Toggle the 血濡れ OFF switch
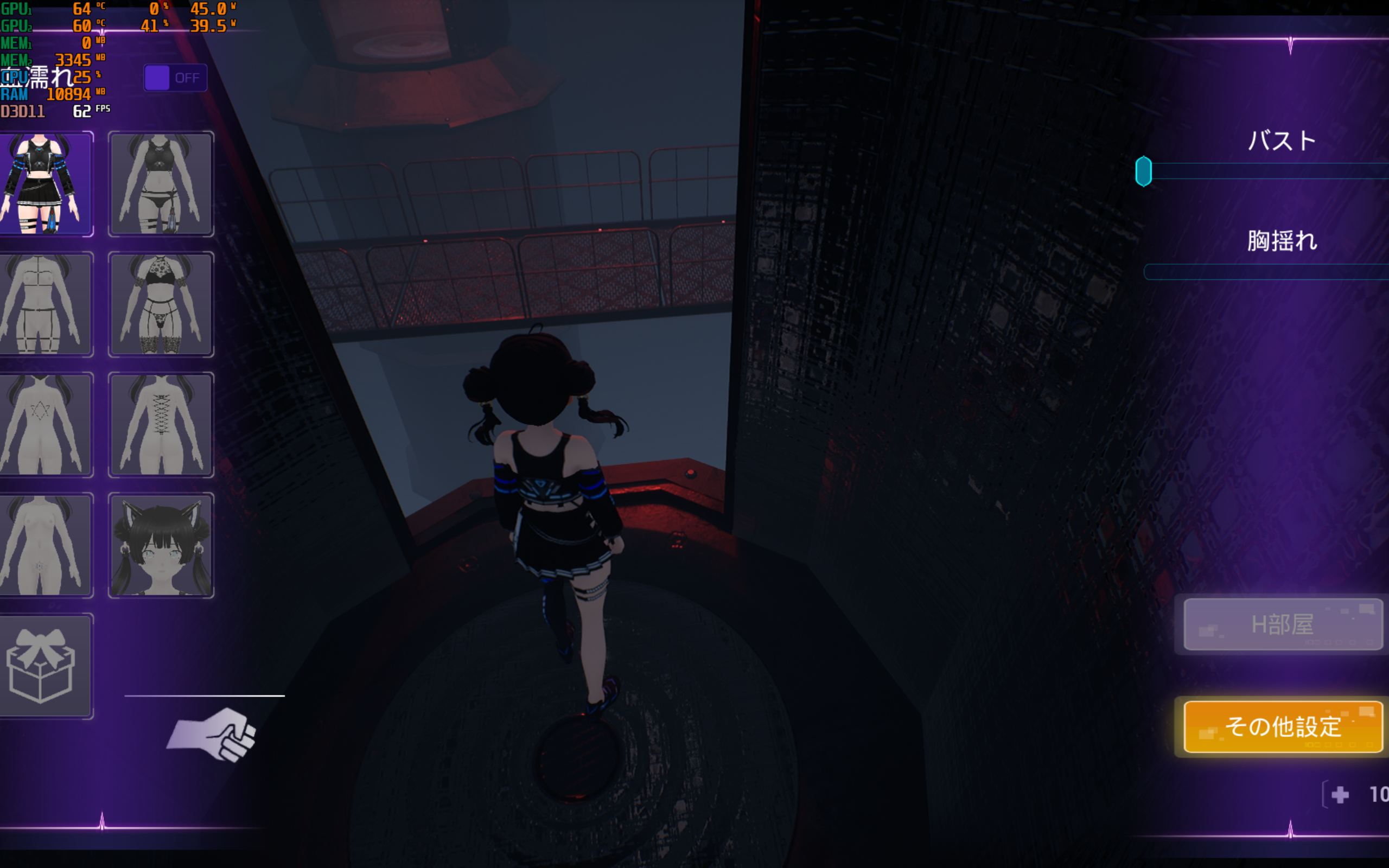This screenshot has height=868, width=1389. click(175, 78)
